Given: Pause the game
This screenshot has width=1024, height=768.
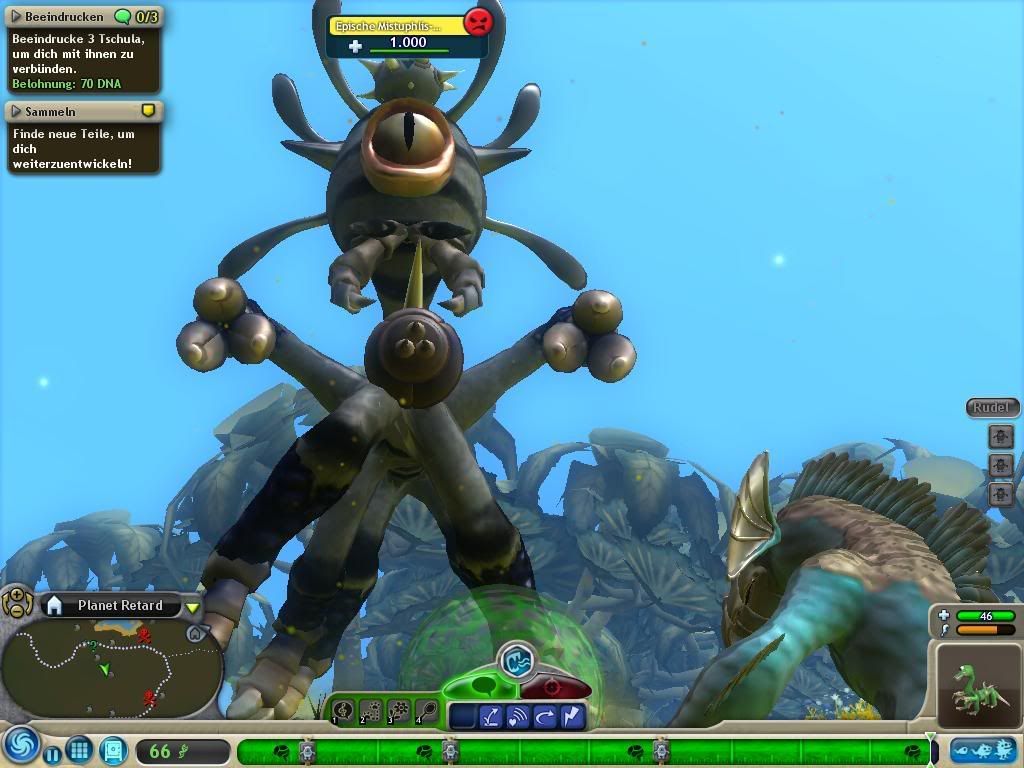Looking at the screenshot, I should [x=51, y=750].
